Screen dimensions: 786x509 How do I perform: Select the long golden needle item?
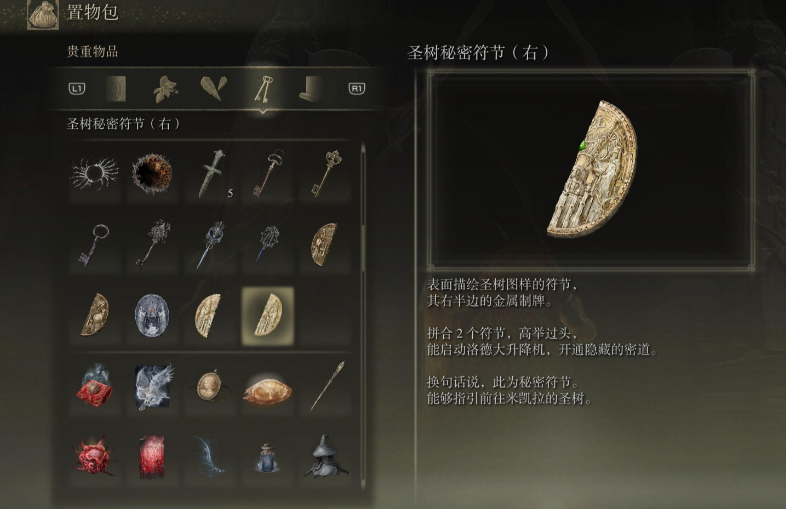pos(325,384)
